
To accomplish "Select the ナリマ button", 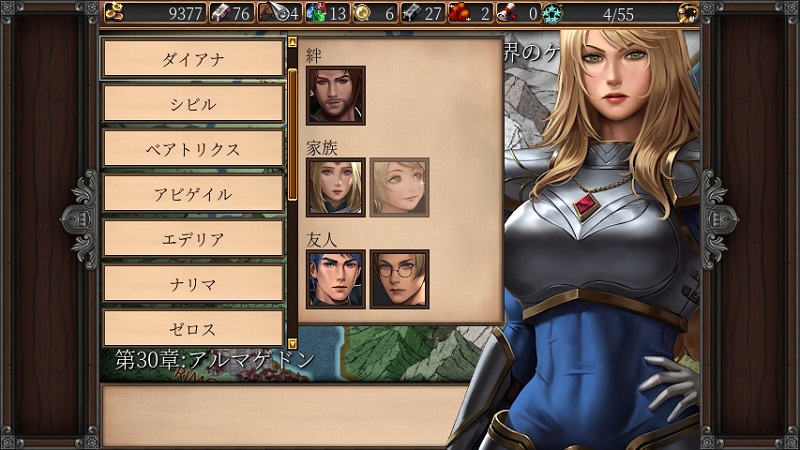I will 193,284.
